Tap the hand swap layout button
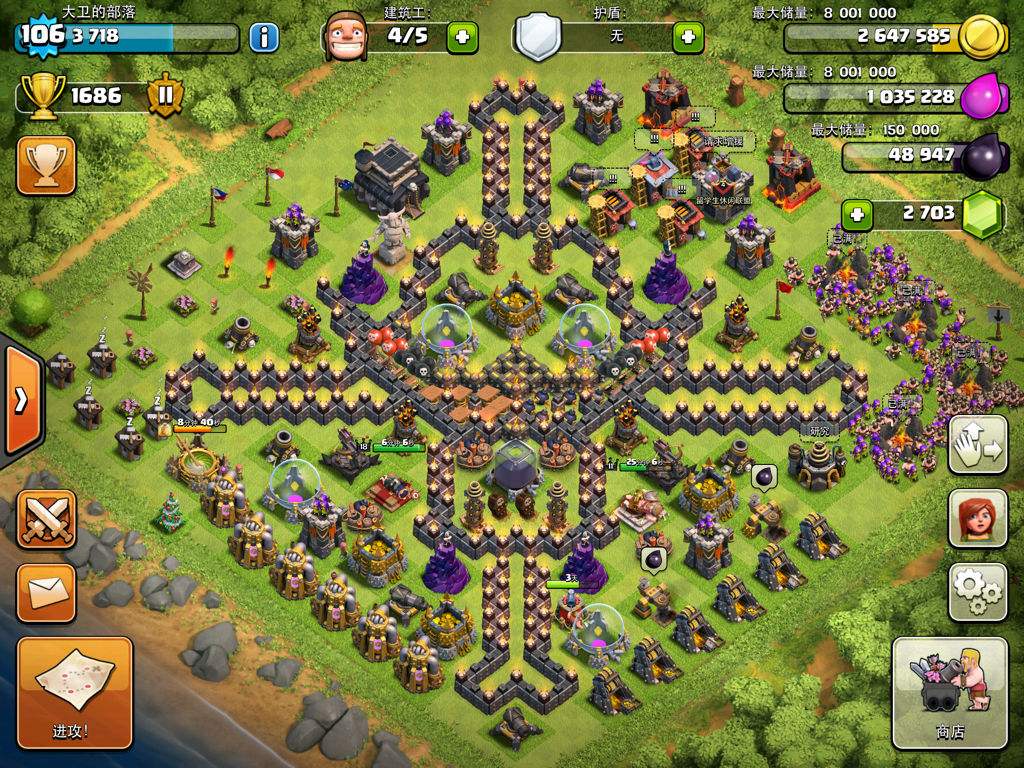 pyautogui.click(x=977, y=444)
